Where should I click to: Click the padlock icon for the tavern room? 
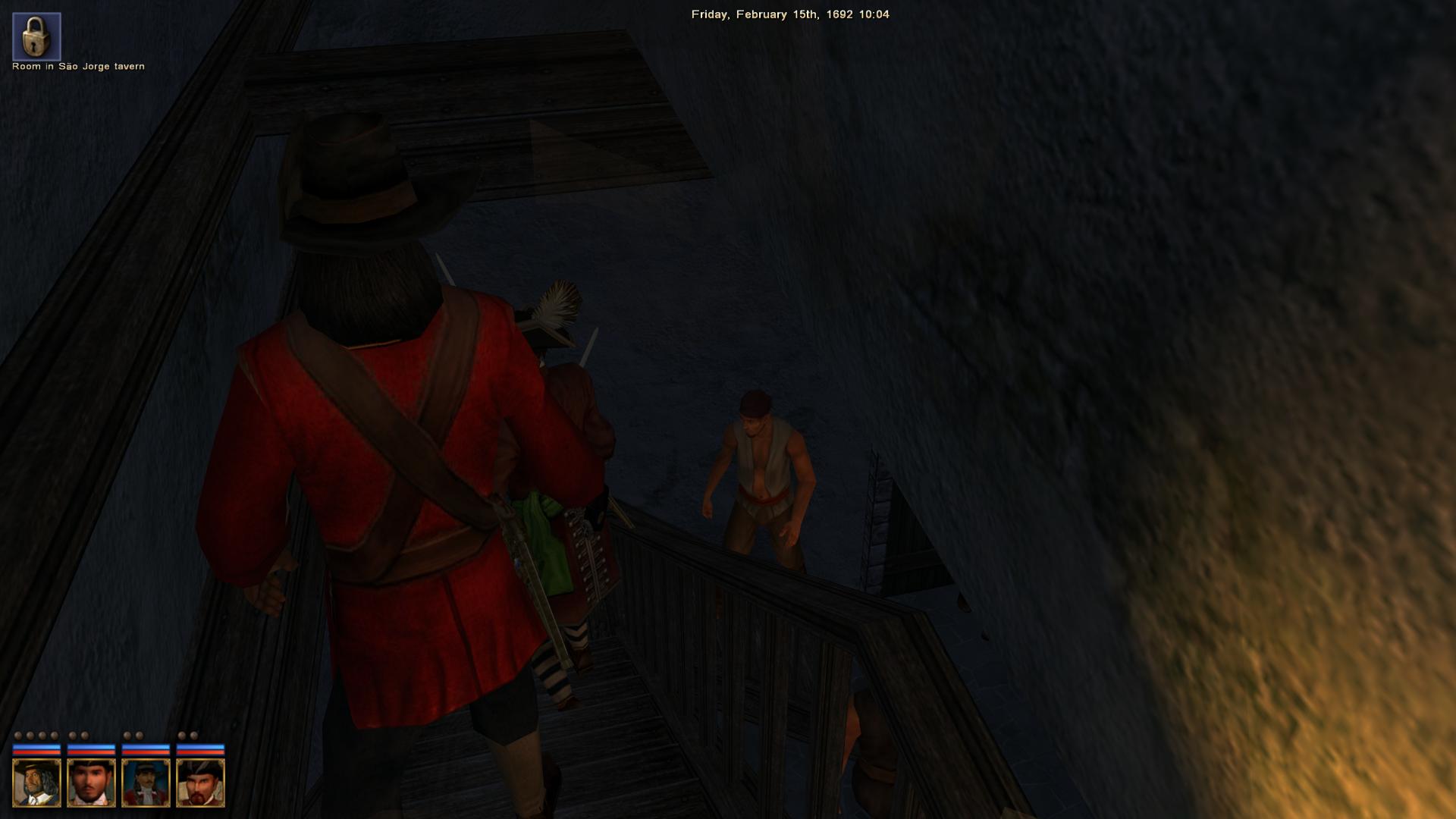(x=36, y=36)
